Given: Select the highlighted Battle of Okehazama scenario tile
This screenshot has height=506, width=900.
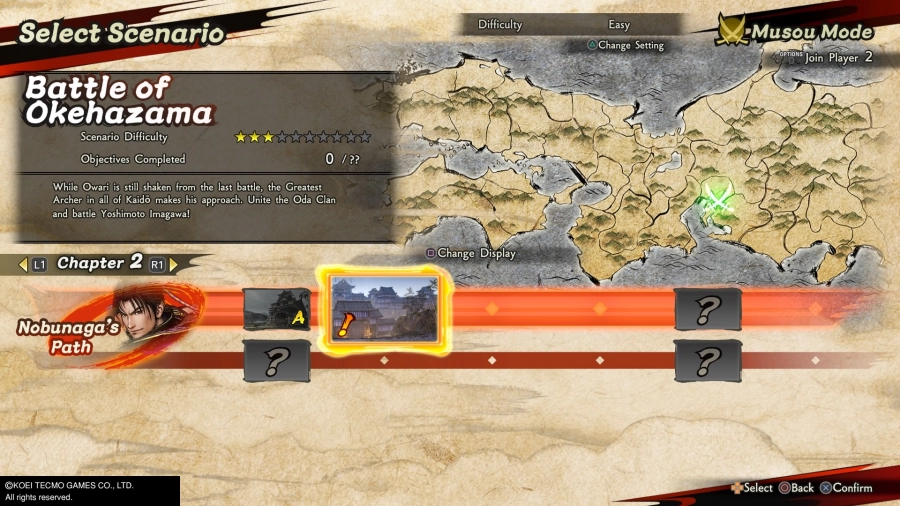Looking at the screenshot, I should (x=385, y=308).
